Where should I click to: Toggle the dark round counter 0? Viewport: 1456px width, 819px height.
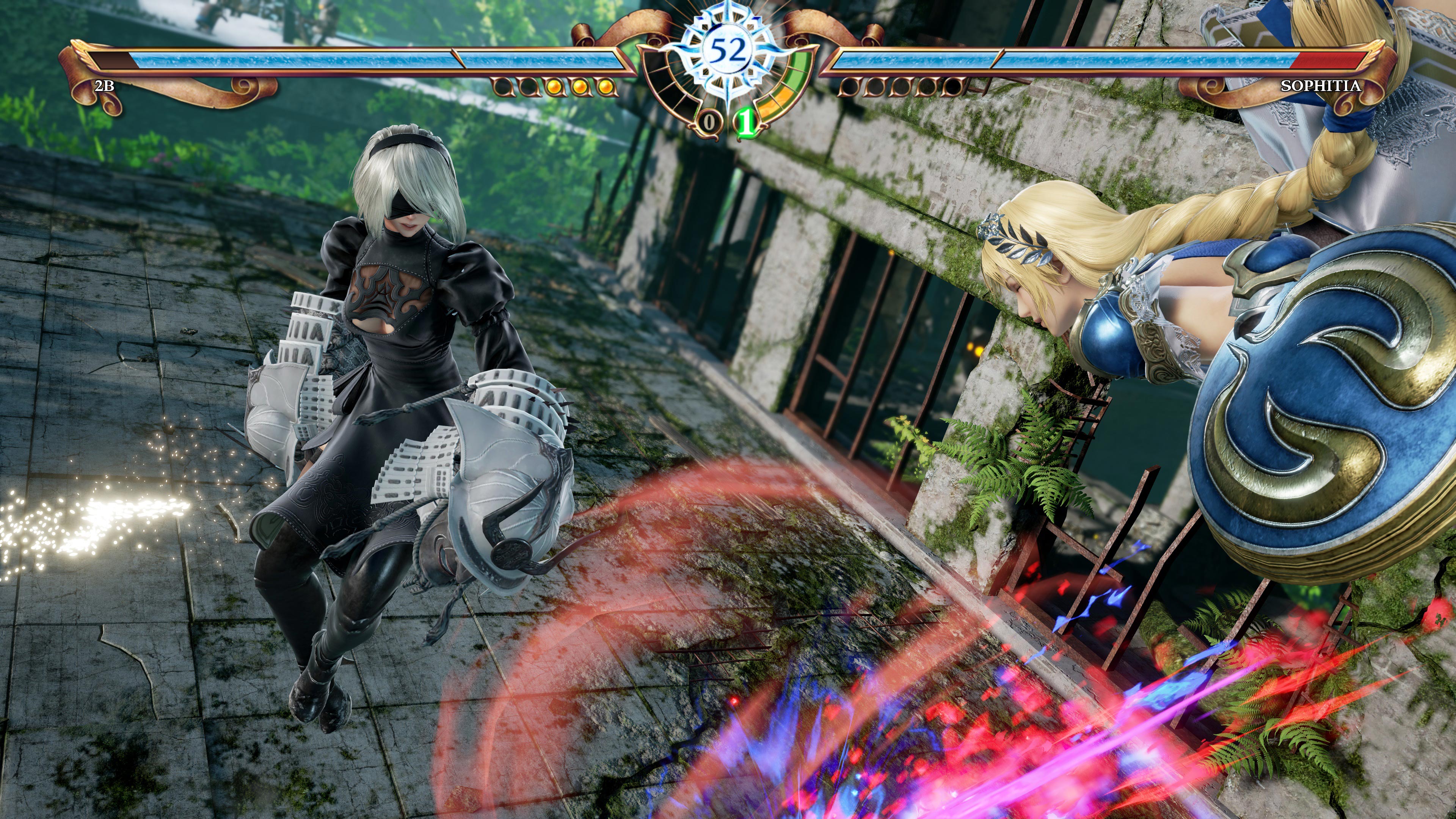[709, 121]
